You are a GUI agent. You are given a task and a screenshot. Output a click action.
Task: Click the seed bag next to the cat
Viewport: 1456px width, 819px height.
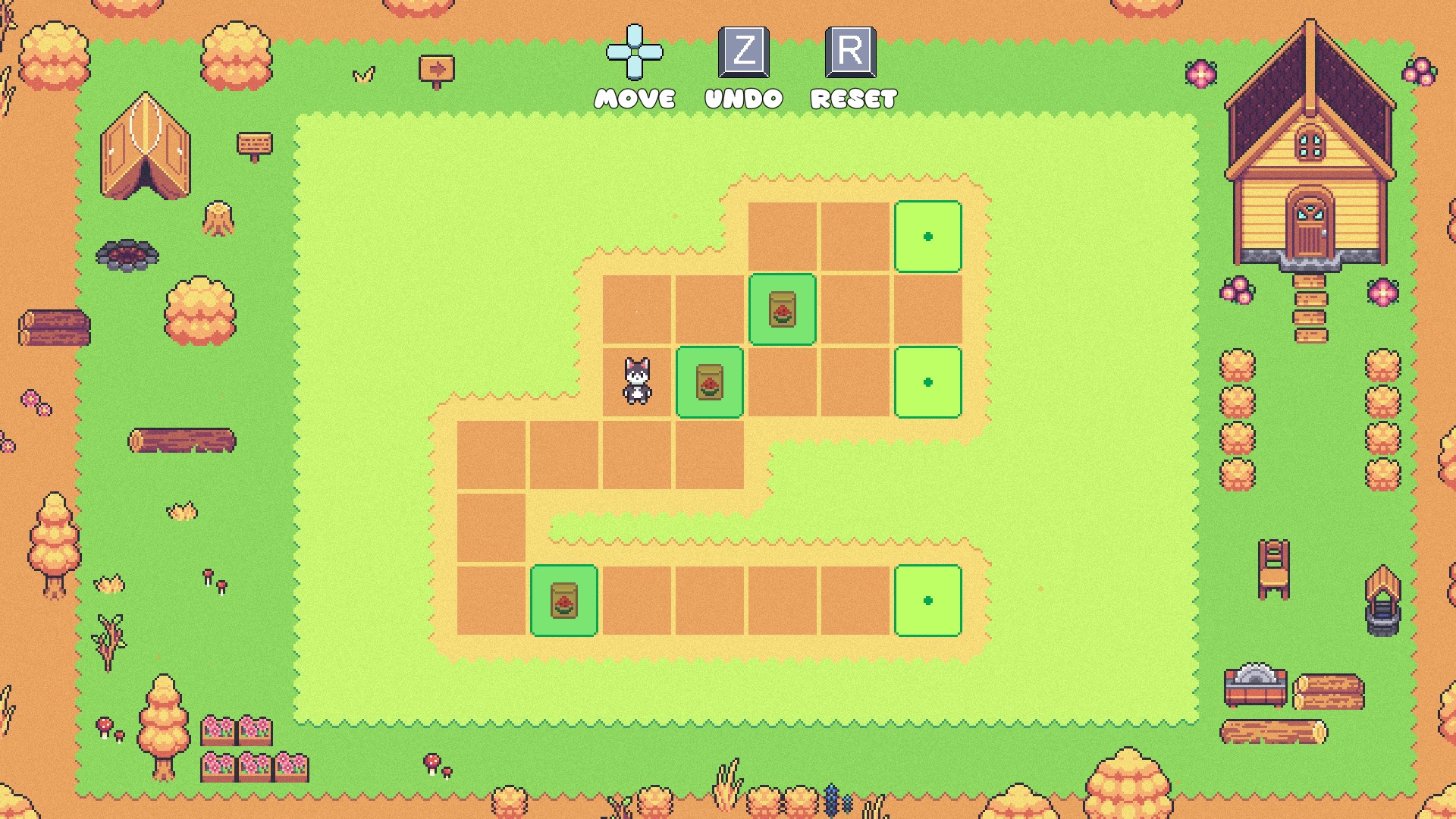click(x=710, y=381)
